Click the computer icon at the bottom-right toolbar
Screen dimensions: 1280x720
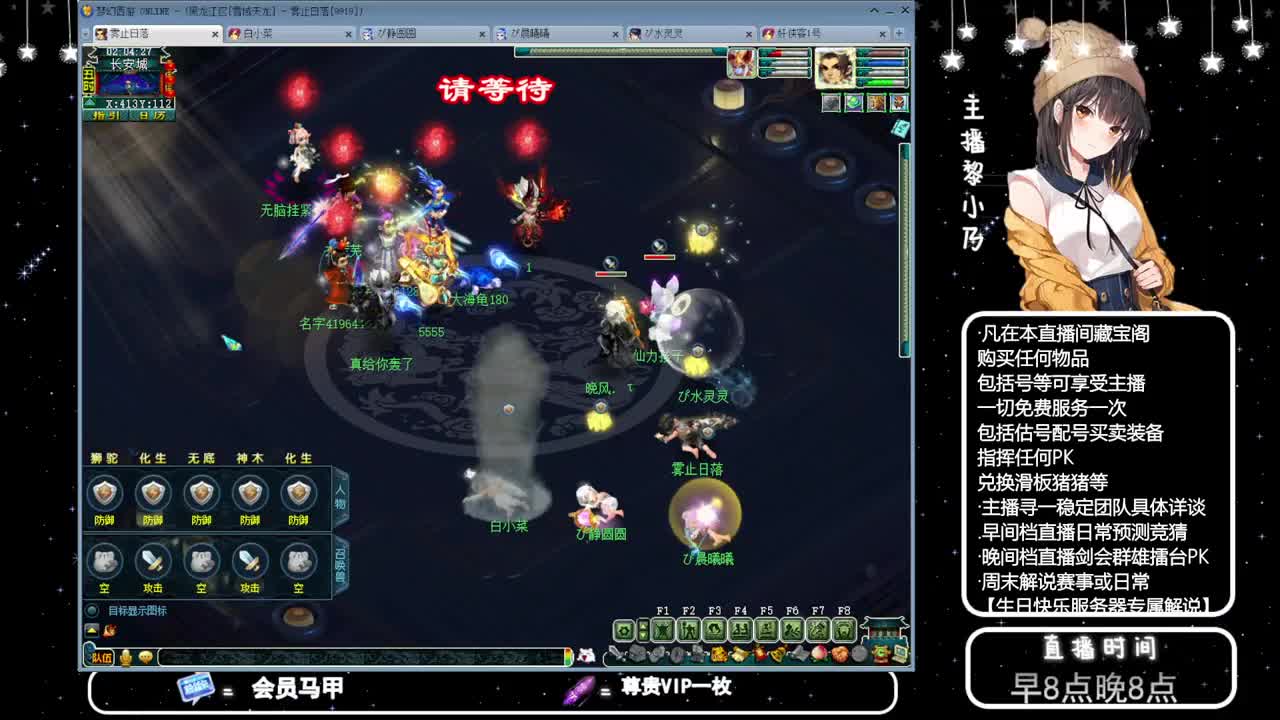coord(898,655)
